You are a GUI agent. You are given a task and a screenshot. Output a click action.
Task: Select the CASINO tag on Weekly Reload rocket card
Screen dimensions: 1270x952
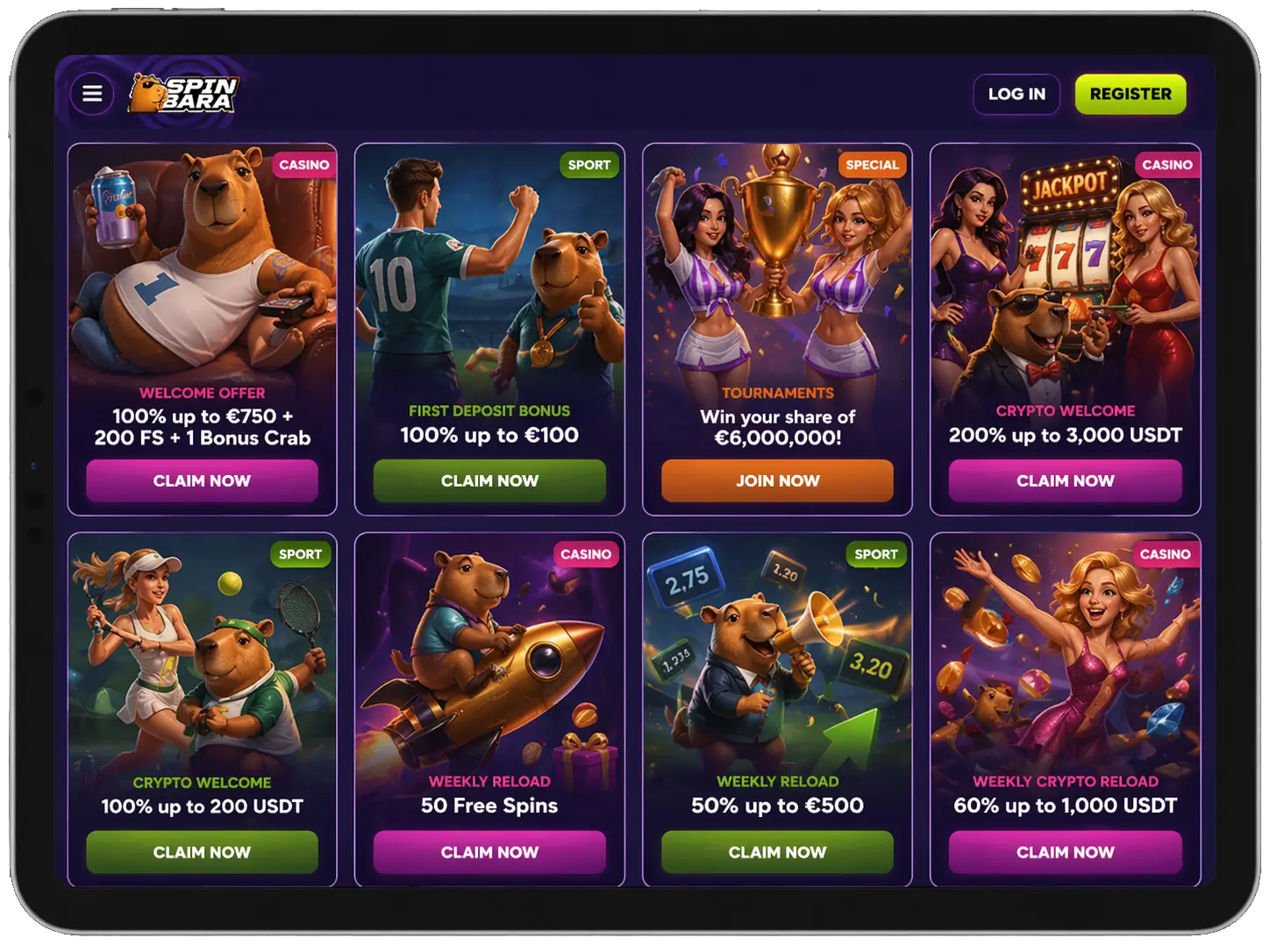(x=585, y=554)
